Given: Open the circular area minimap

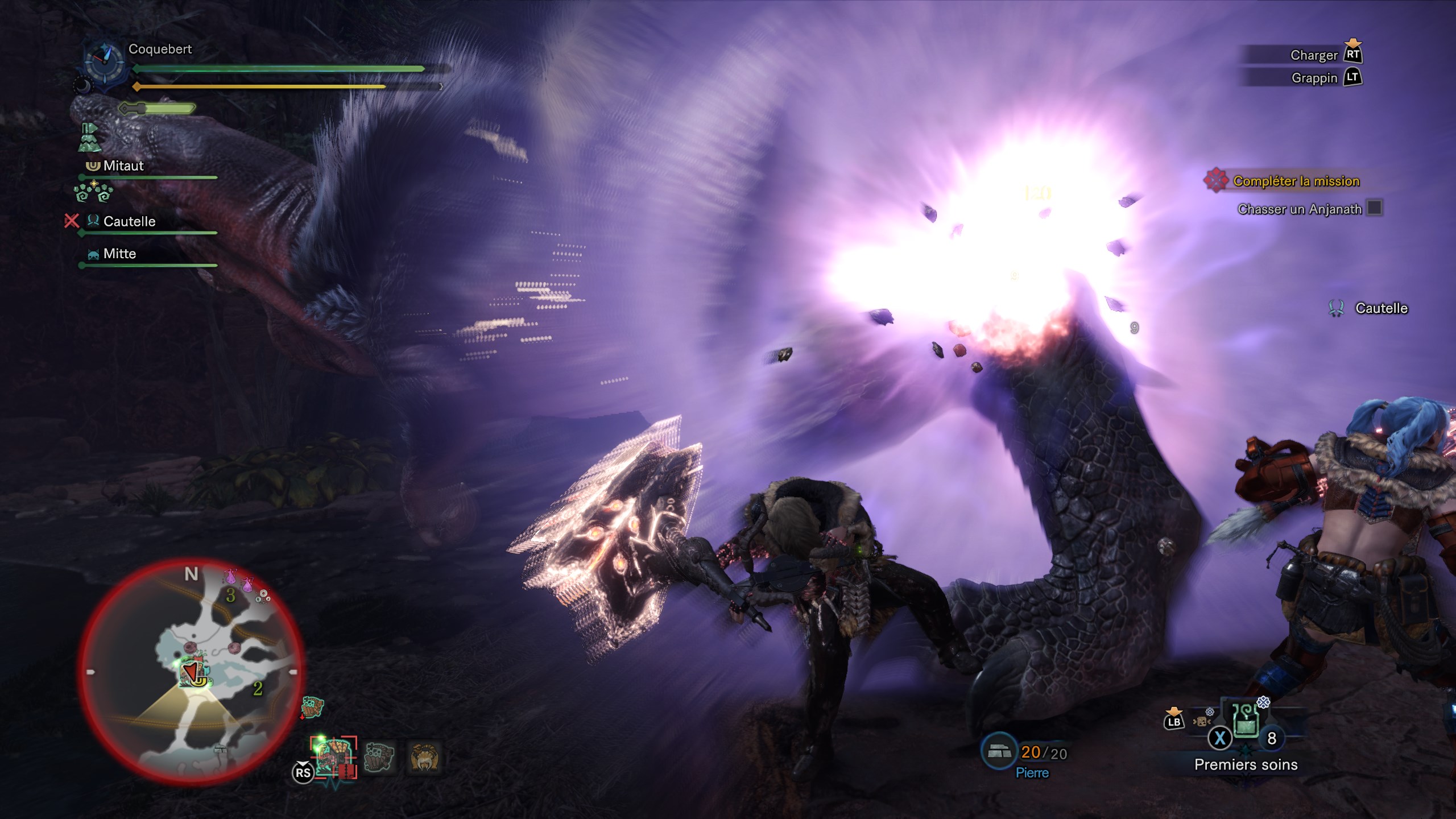Looking at the screenshot, I should point(191,672).
